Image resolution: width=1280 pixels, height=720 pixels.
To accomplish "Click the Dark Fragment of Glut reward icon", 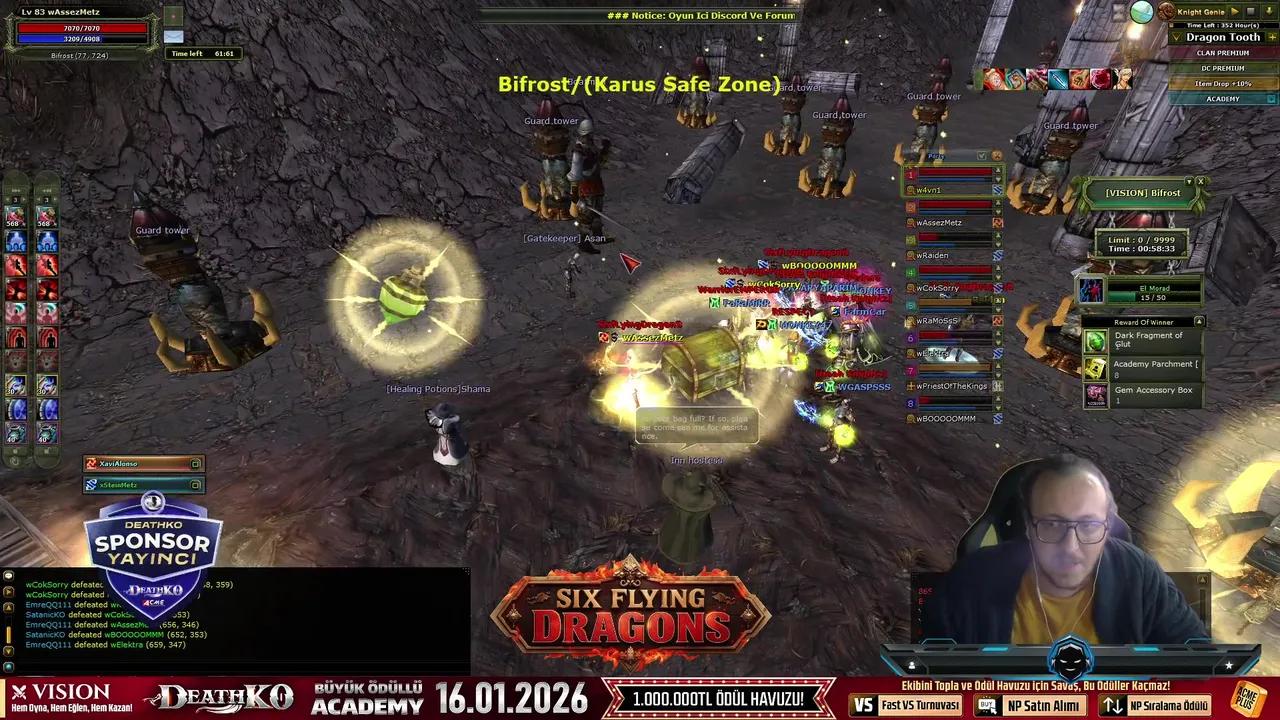I will point(1095,341).
